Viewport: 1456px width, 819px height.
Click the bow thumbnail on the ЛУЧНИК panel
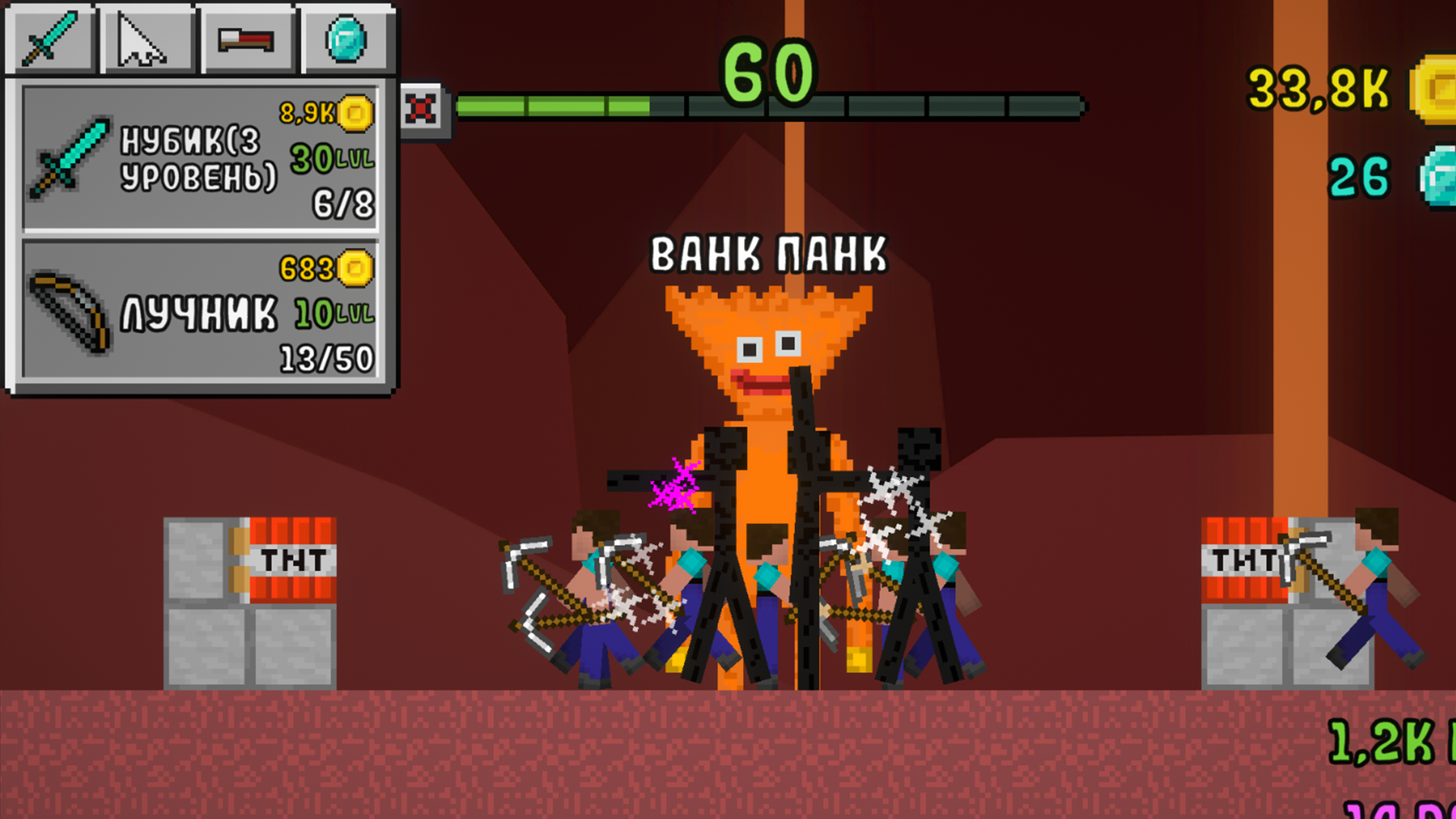coord(72,315)
